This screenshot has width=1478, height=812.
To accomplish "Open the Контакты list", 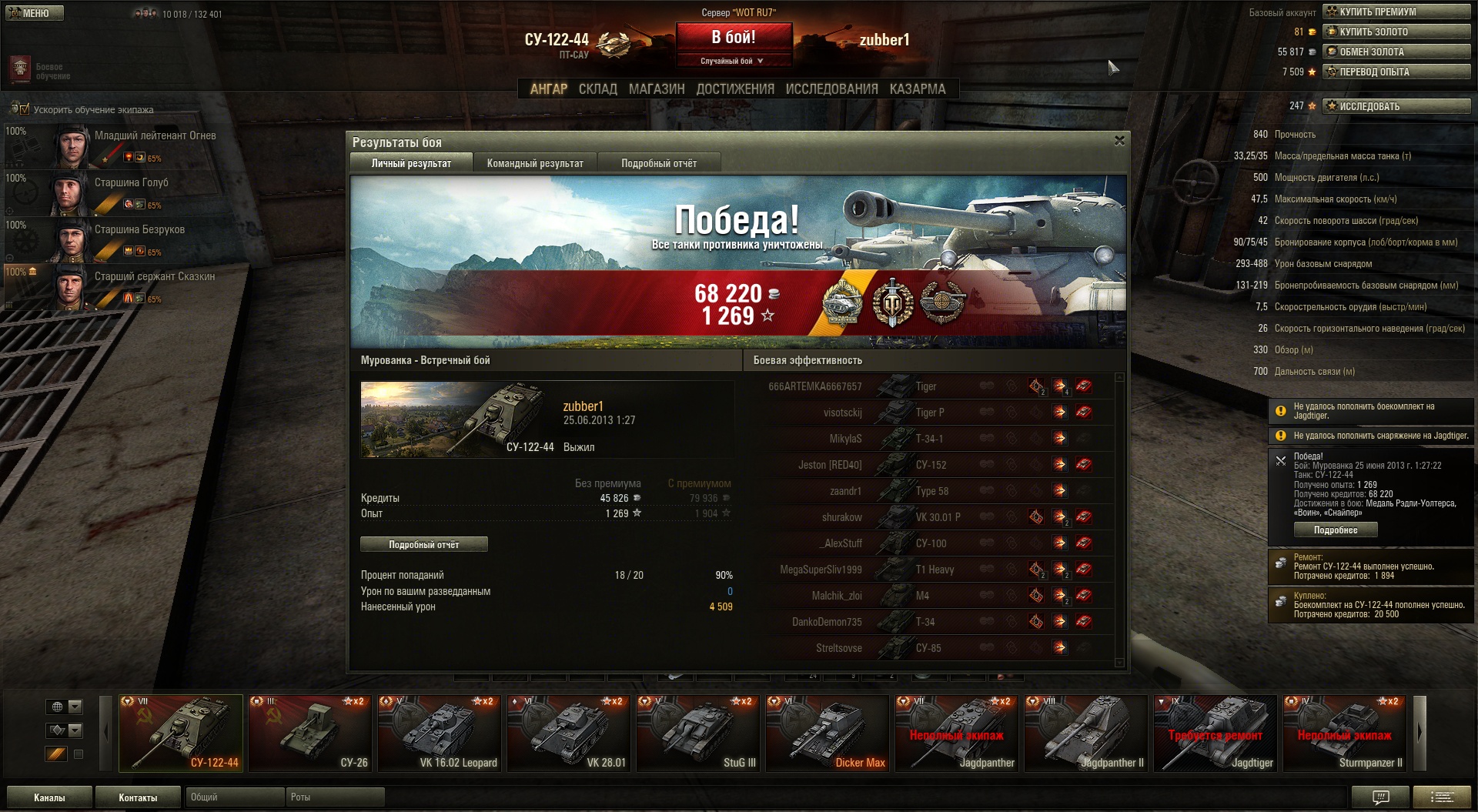I will pos(138,797).
